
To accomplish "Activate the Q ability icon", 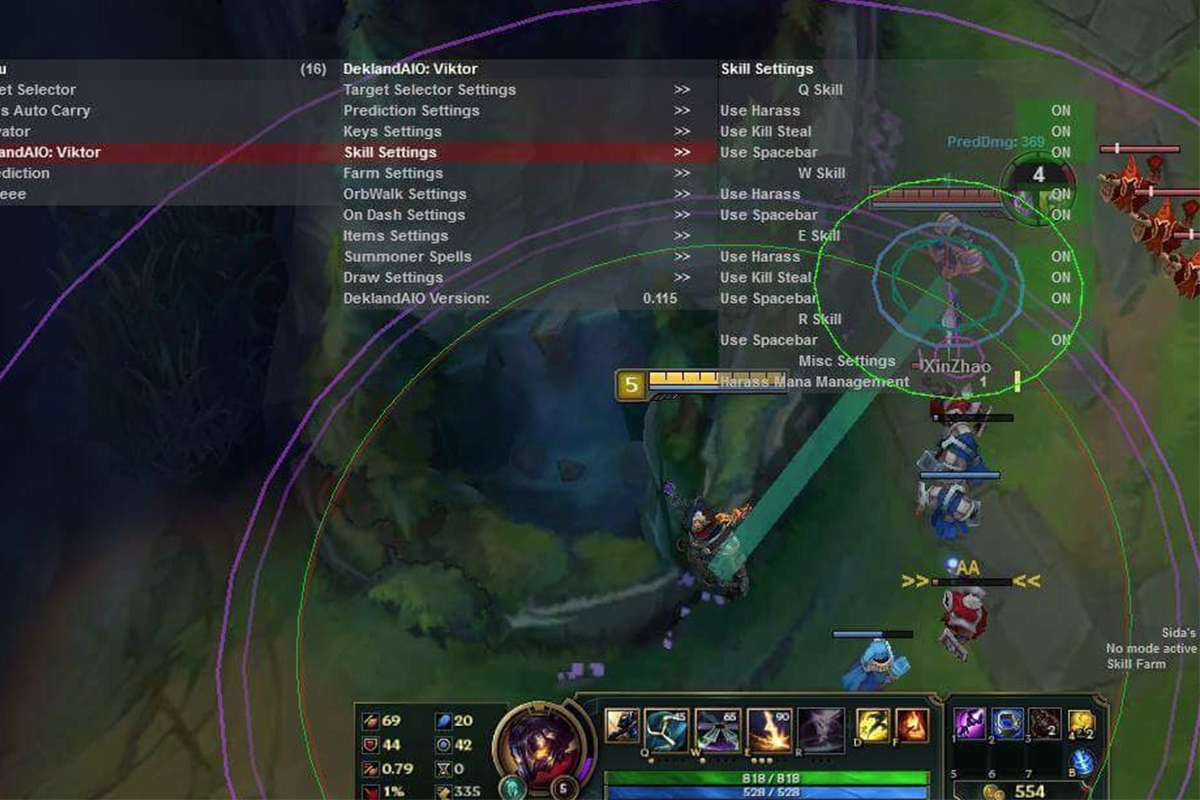I will coord(622,725).
